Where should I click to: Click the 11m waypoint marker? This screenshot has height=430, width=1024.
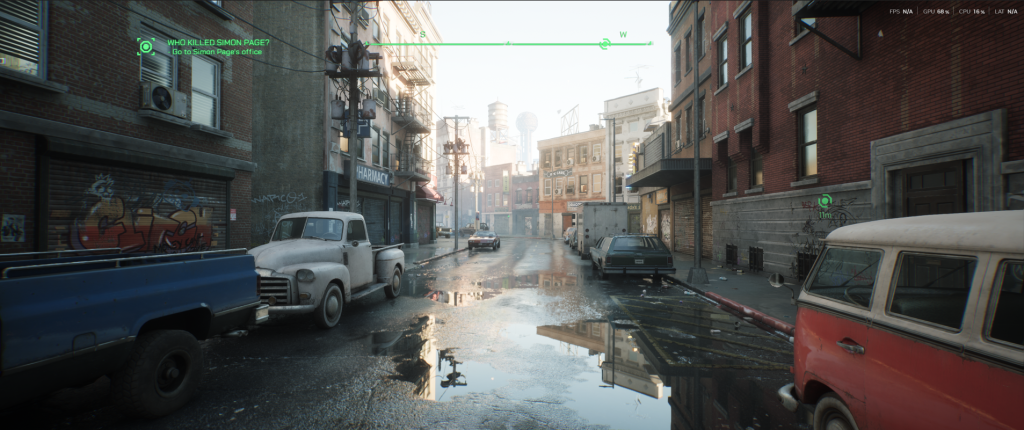pyautogui.click(x=825, y=201)
